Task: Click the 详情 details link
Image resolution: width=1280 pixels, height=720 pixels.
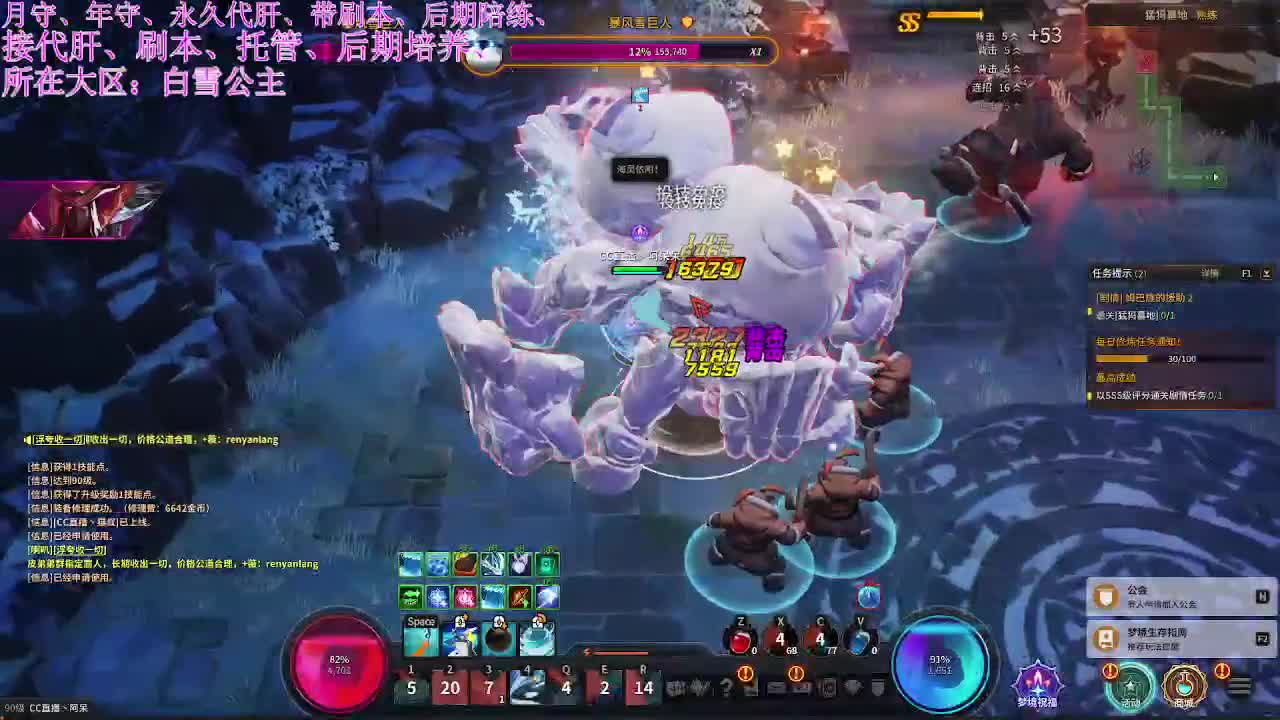Action: pyautogui.click(x=1210, y=273)
